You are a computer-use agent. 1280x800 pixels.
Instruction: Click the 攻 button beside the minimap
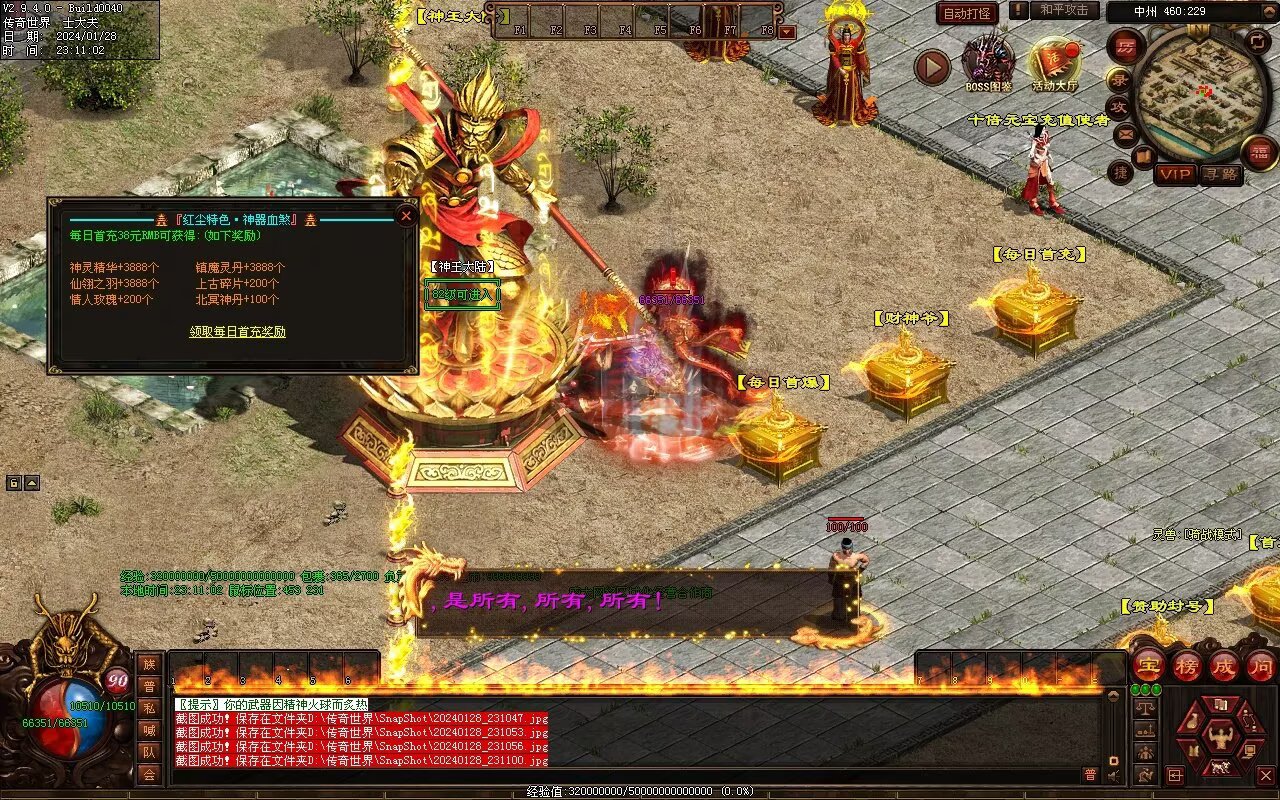(x=1118, y=106)
